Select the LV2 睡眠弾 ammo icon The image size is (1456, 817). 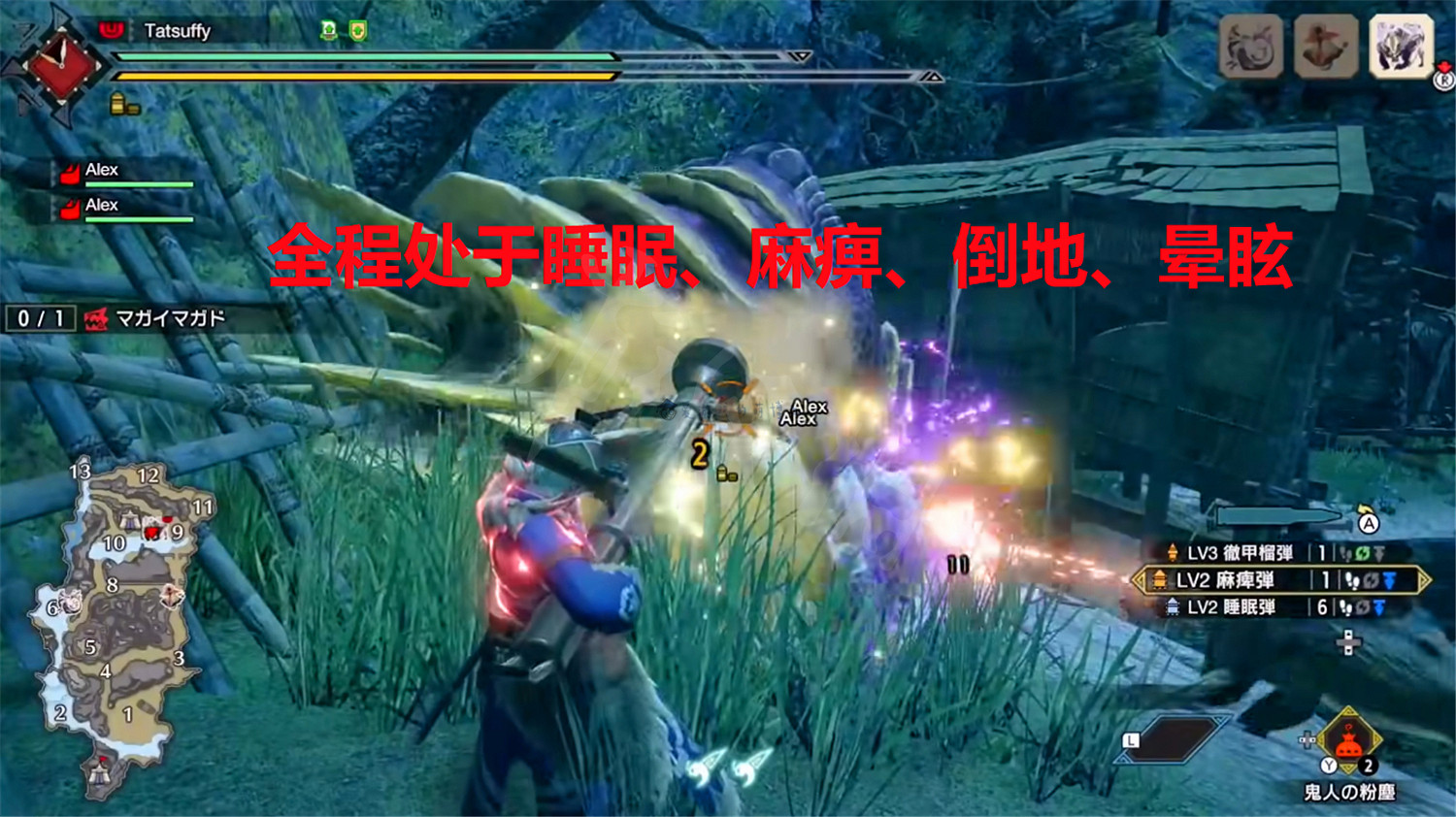coord(1175,608)
